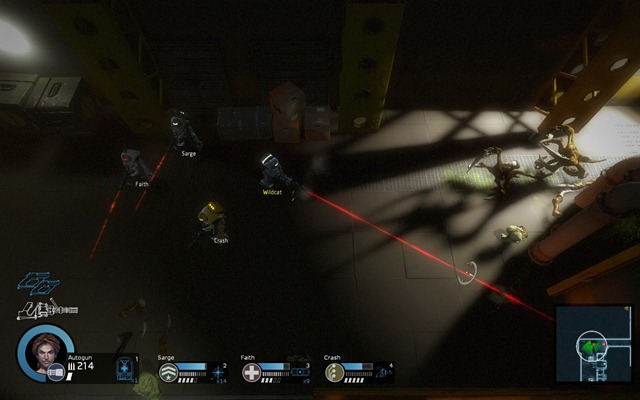Choose the autogun weapon silhouette
Viewport: 640px width, 400px height.
click(x=44, y=310)
